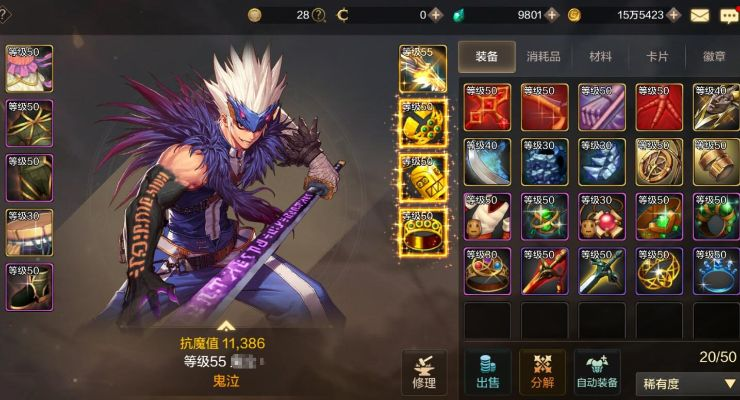Open the 材料 tab

600,57
